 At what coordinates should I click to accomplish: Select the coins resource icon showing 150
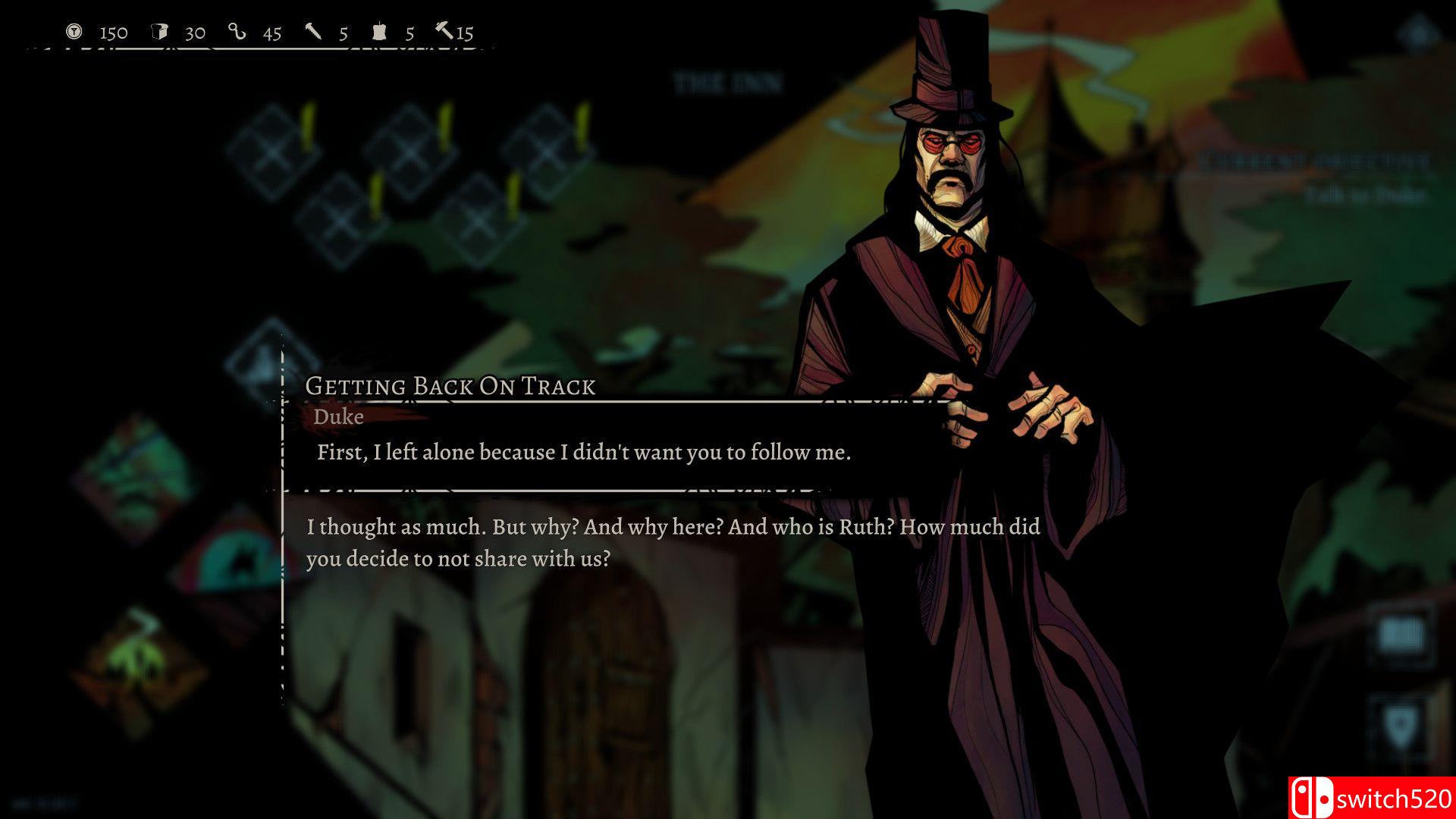pos(73,32)
